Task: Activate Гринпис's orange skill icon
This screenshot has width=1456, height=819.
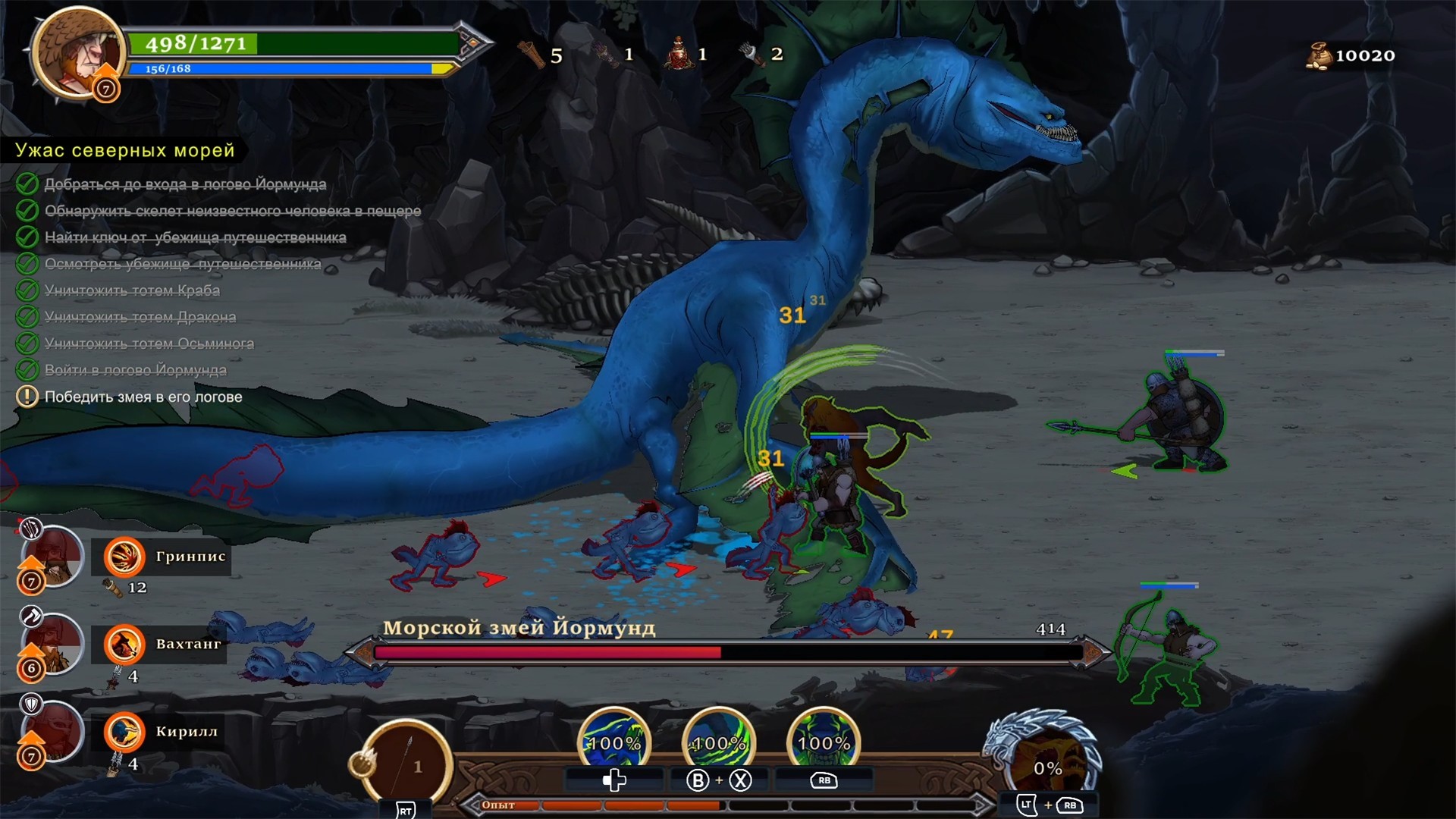Action: [x=124, y=557]
